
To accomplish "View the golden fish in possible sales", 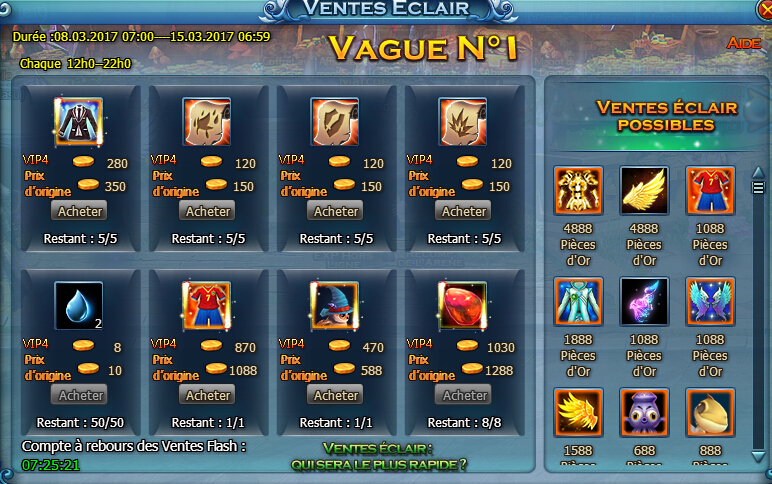I will [710, 413].
